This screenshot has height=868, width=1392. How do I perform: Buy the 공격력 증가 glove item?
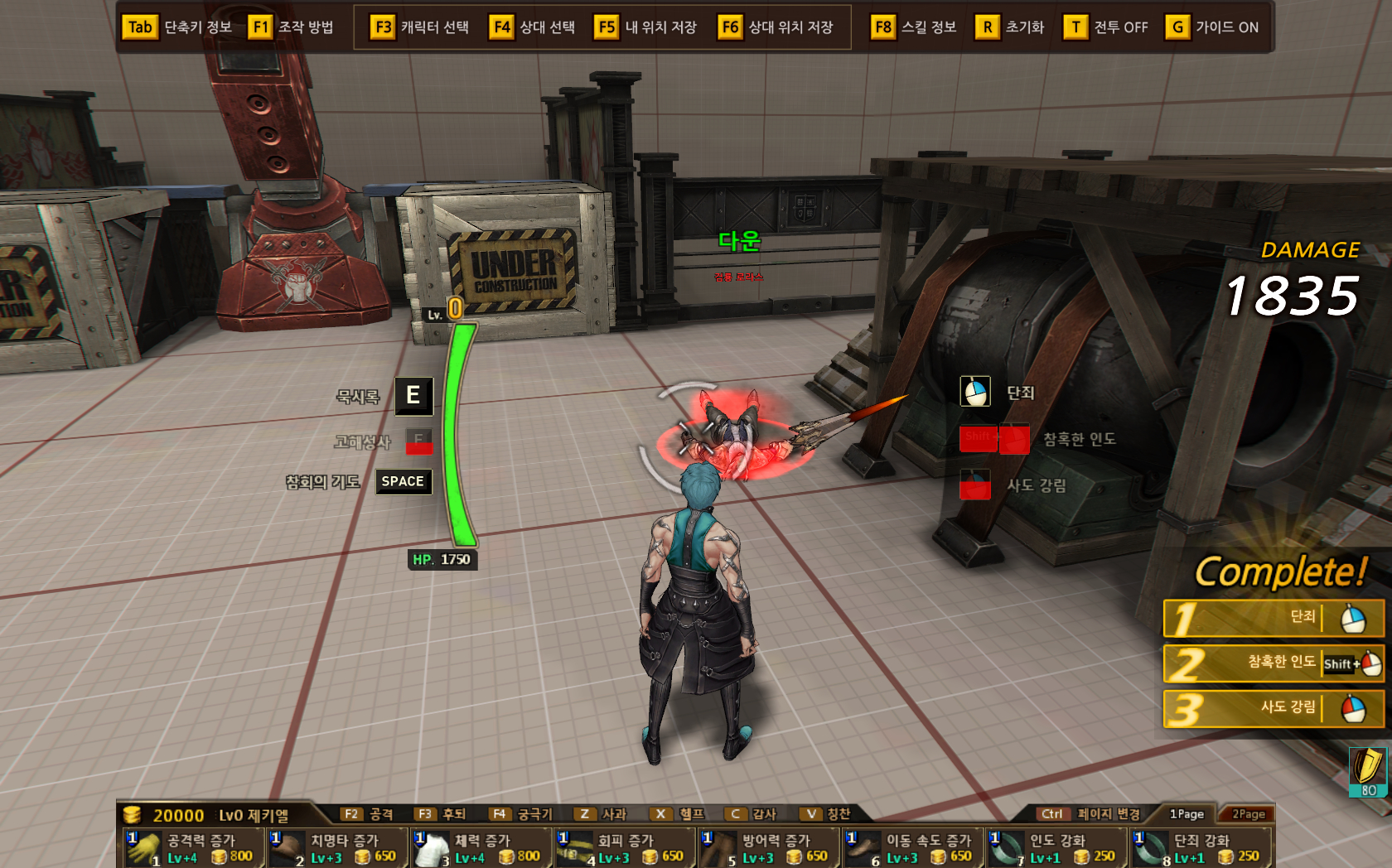(192, 848)
